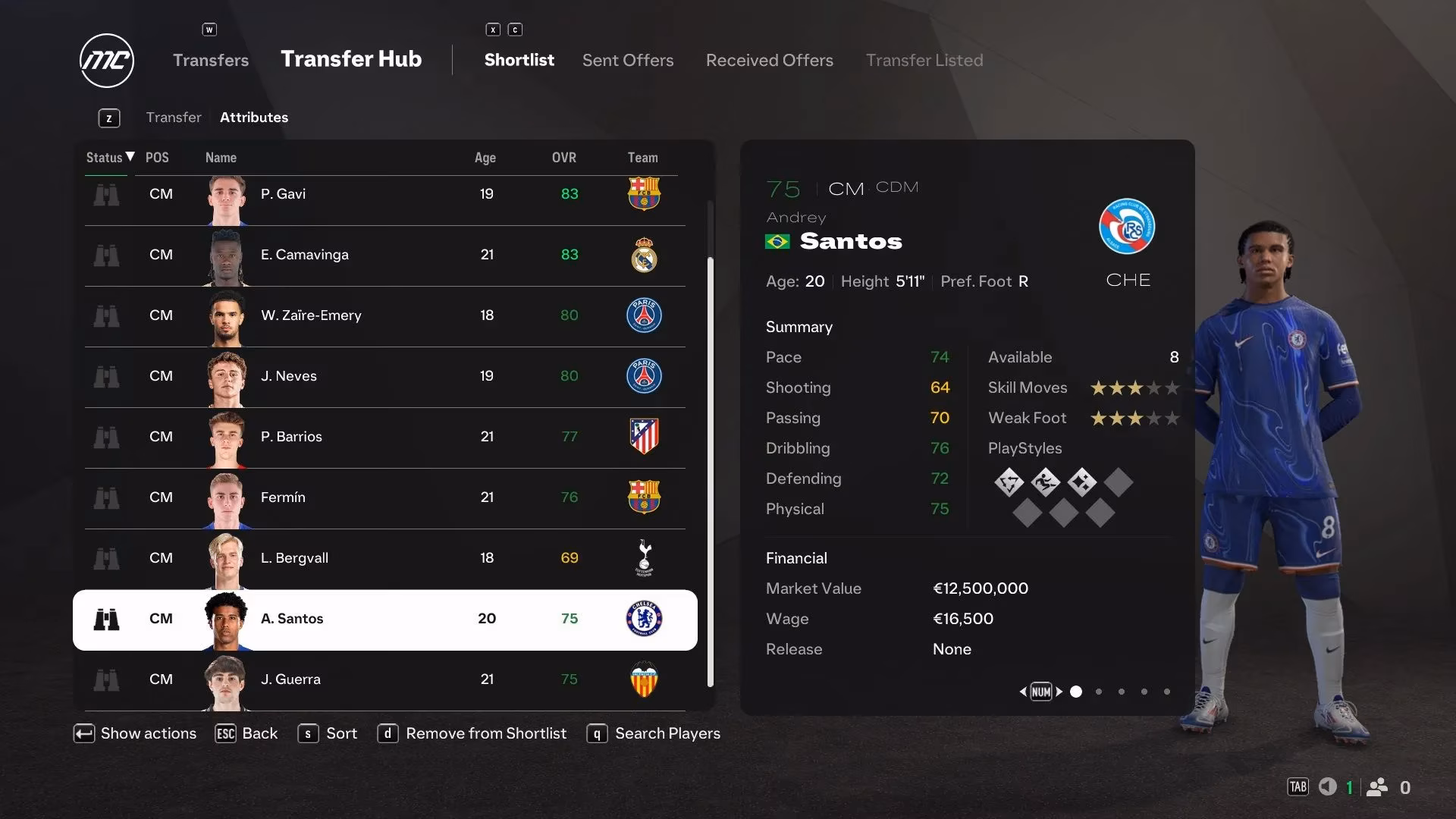Click the Valencia crest in J. Guerra's row
1456x819 pixels.
pos(644,680)
